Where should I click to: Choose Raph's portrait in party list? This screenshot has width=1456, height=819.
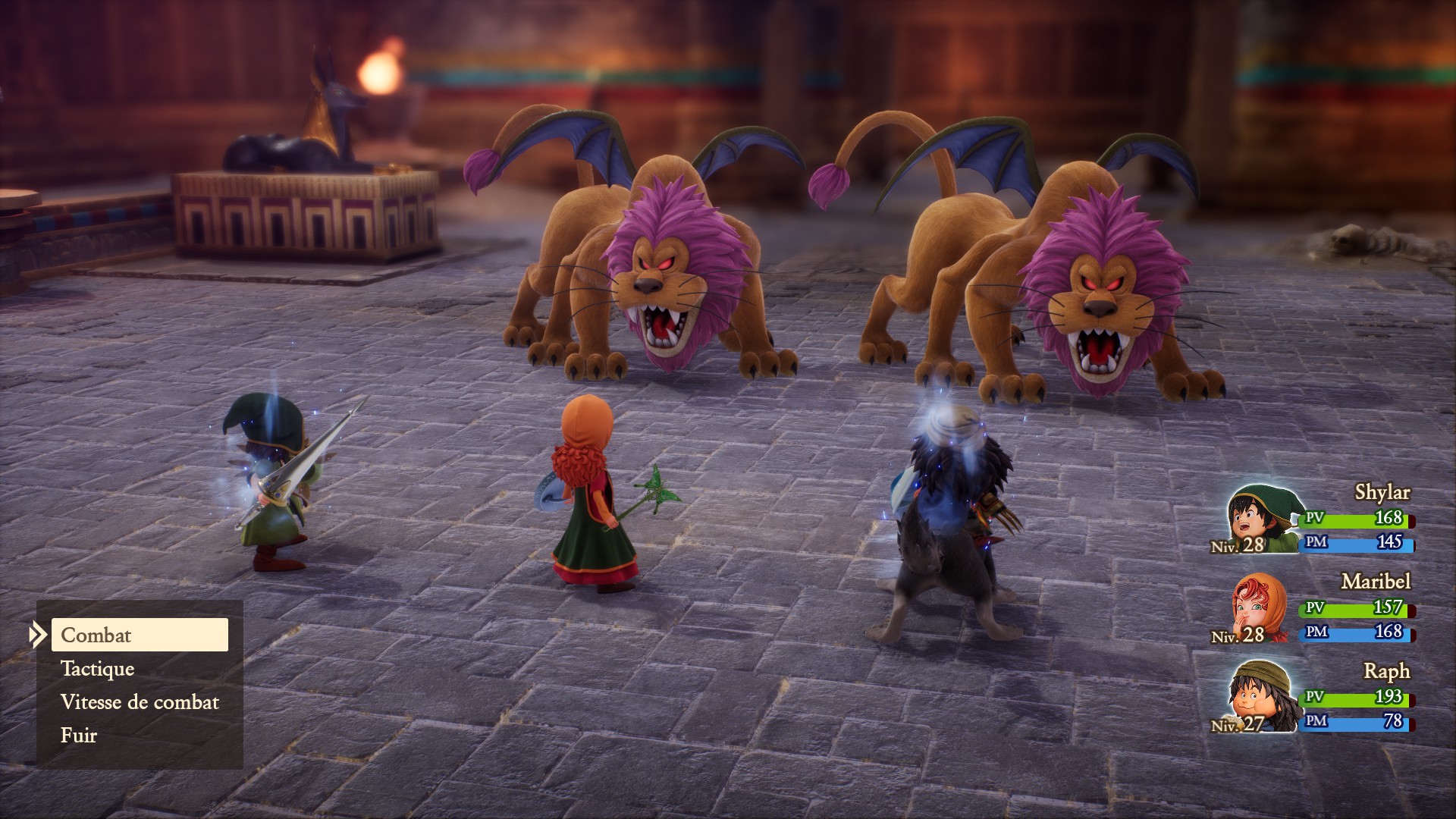coord(1259,698)
